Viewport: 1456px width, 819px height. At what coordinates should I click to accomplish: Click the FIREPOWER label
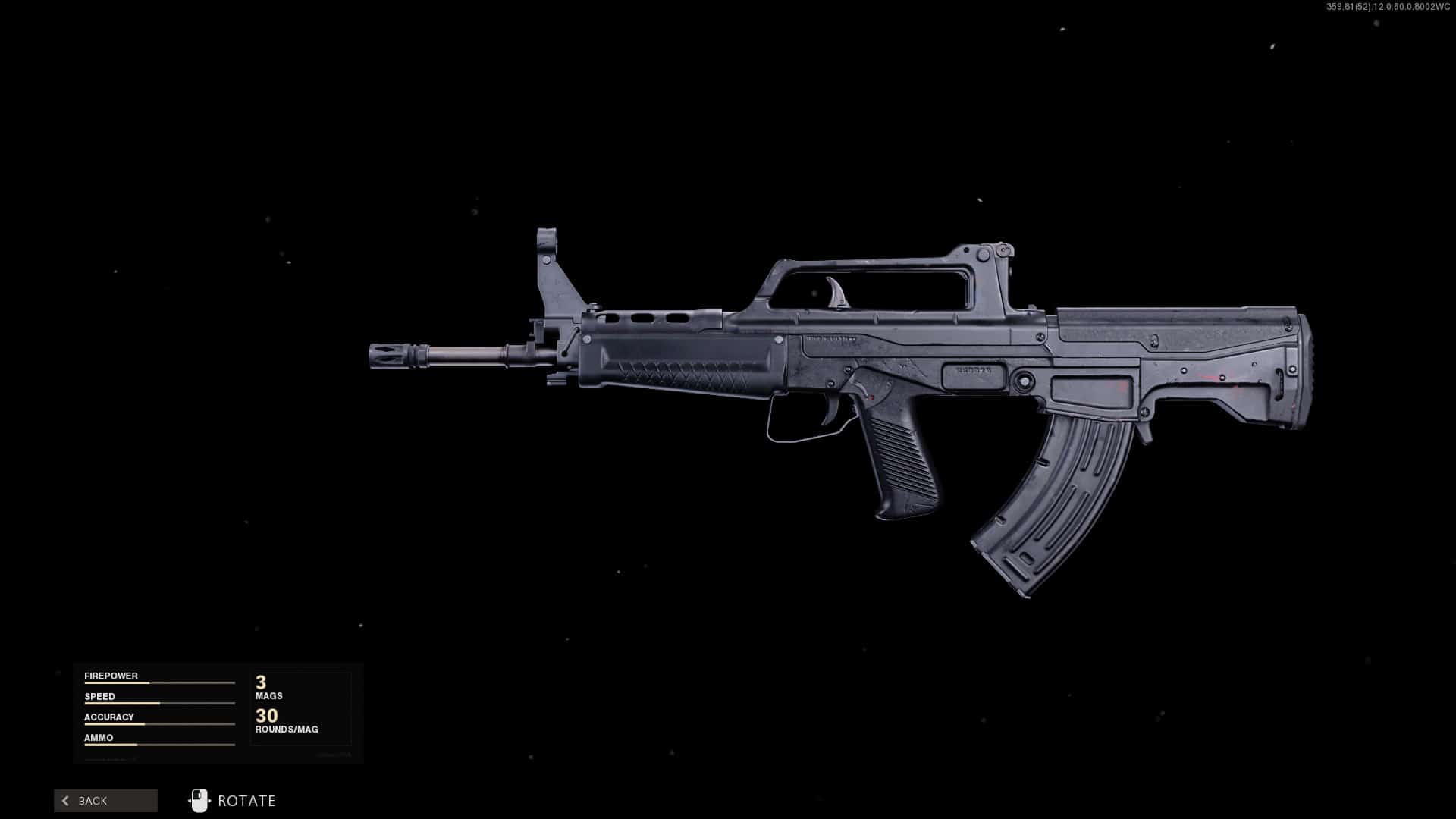click(111, 675)
